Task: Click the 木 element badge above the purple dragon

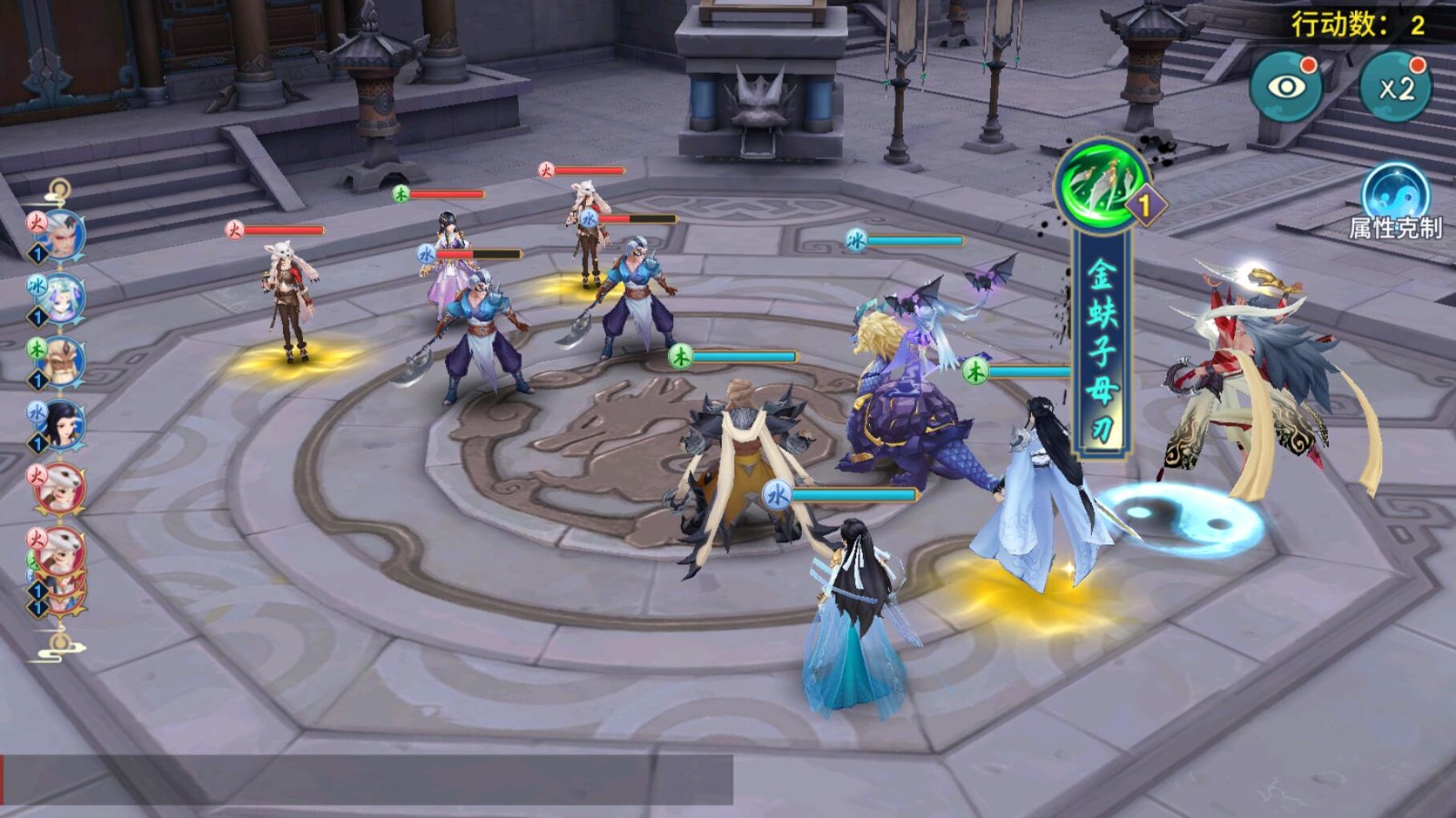Action: pos(974,371)
